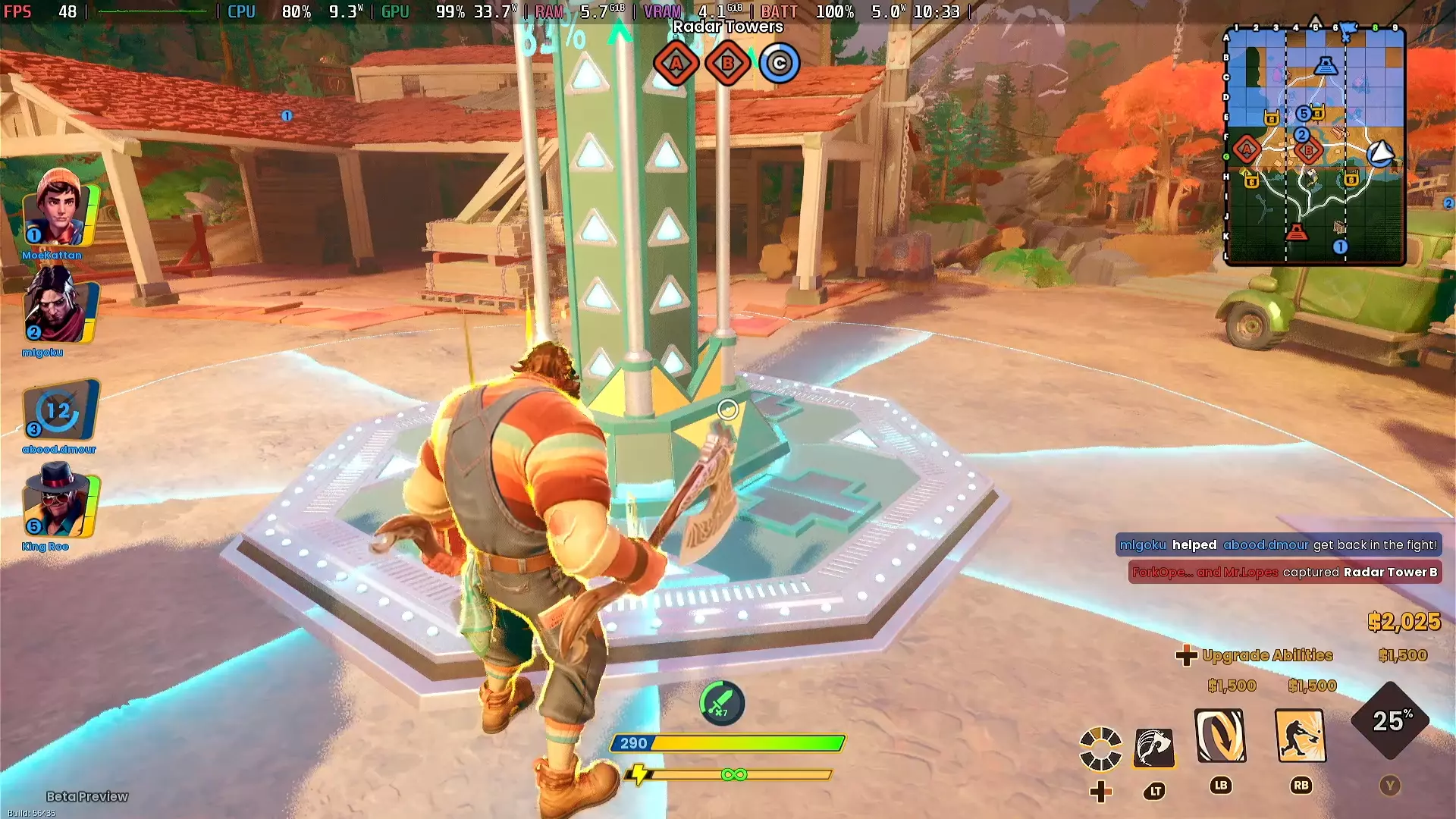Click Radar Tower B marker on minimap
1456x819 pixels.
1309,151
